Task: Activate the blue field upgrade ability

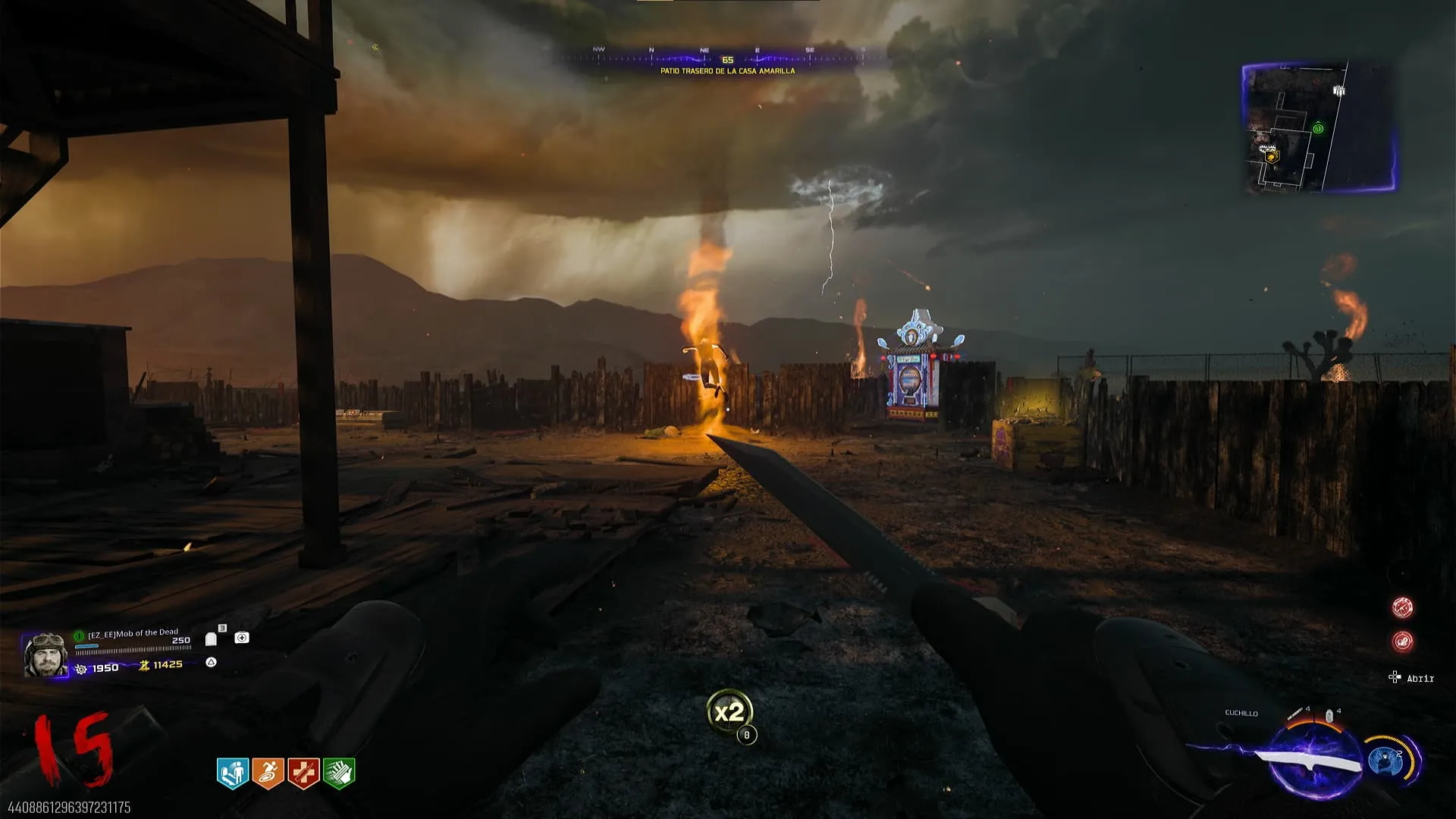Action: coord(1386,761)
